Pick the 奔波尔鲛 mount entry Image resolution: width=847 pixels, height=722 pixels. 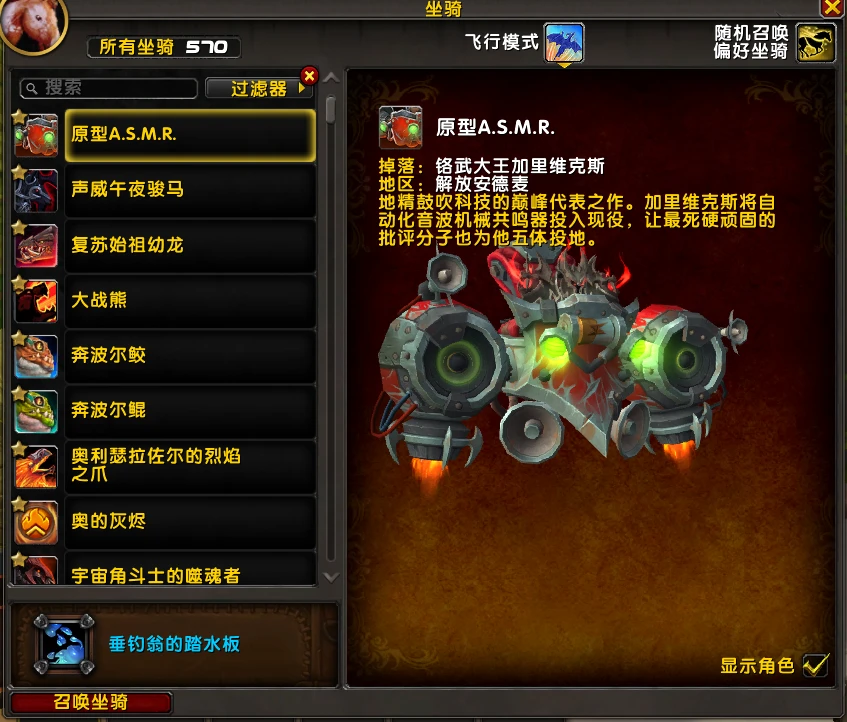(190, 355)
